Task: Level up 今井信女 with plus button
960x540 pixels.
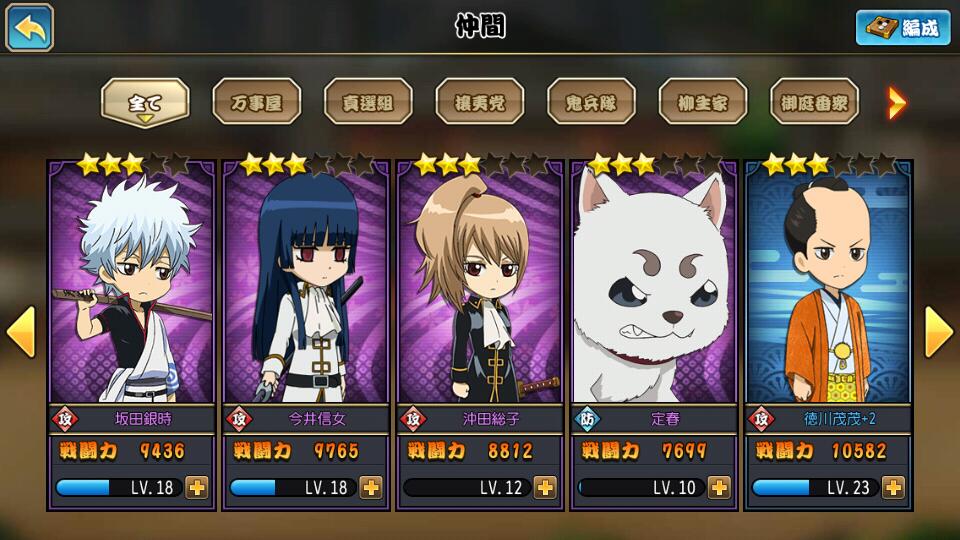Action: click(x=371, y=487)
